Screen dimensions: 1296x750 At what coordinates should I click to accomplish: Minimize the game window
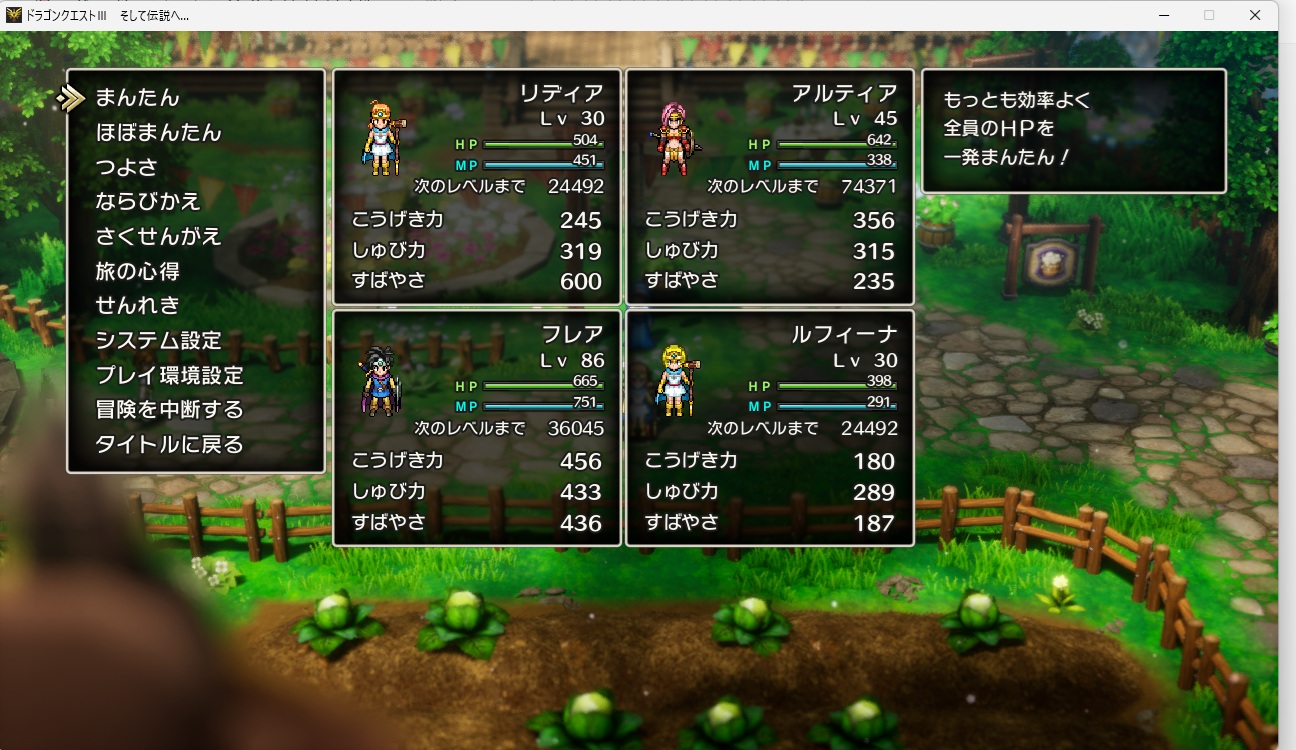click(x=1164, y=15)
